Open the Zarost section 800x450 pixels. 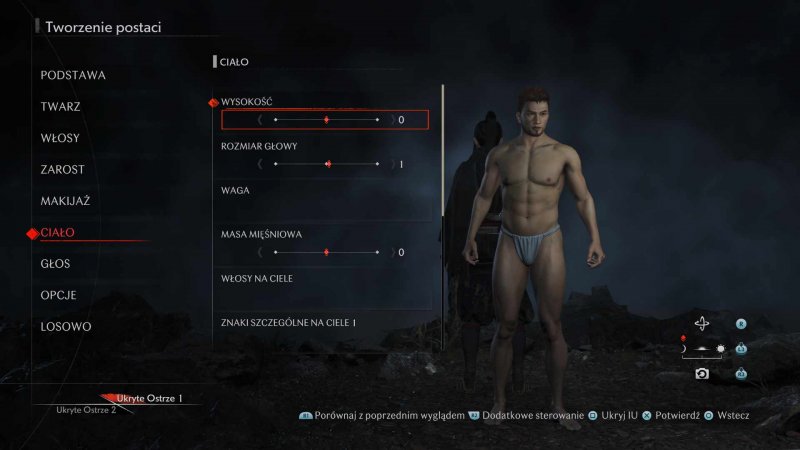pos(62,170)
